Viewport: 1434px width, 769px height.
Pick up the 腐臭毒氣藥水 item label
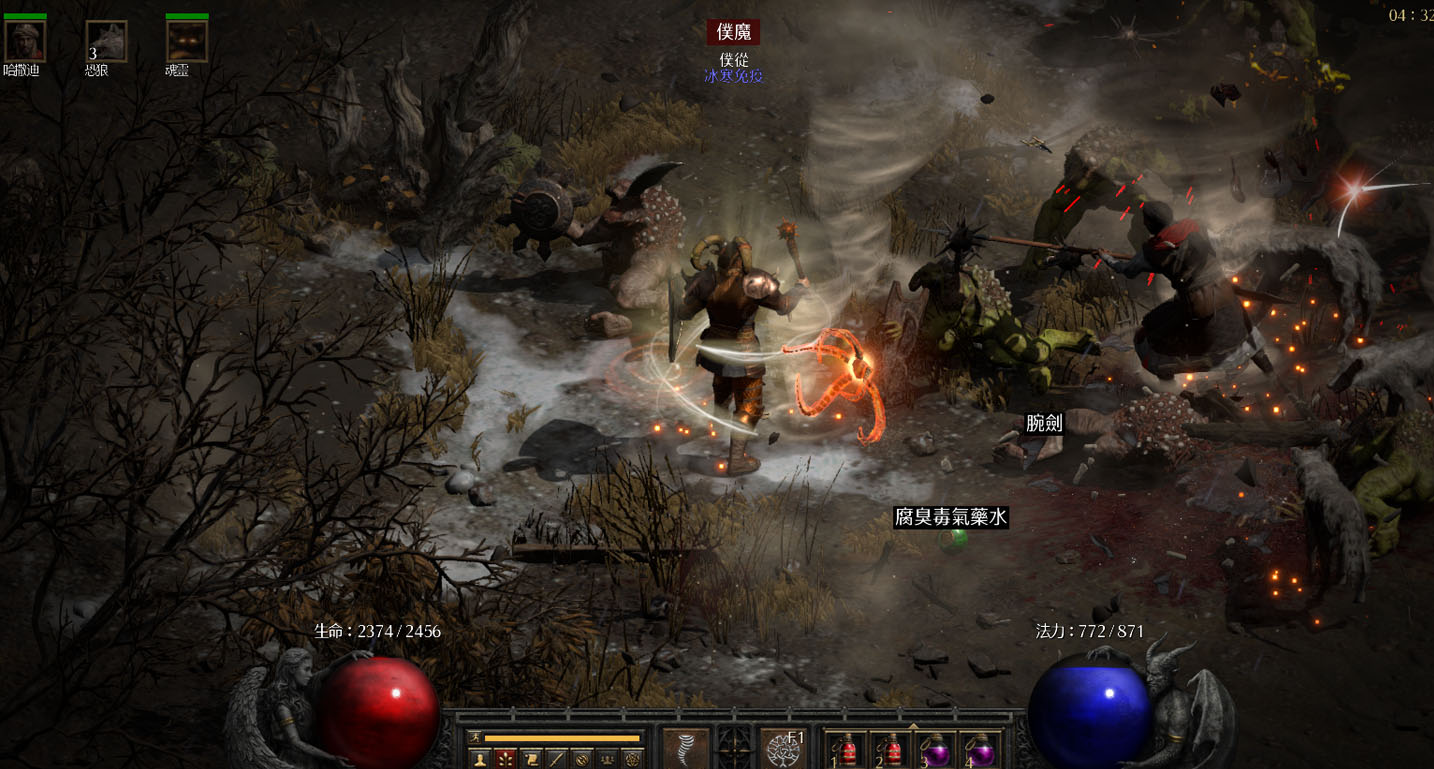950,517
